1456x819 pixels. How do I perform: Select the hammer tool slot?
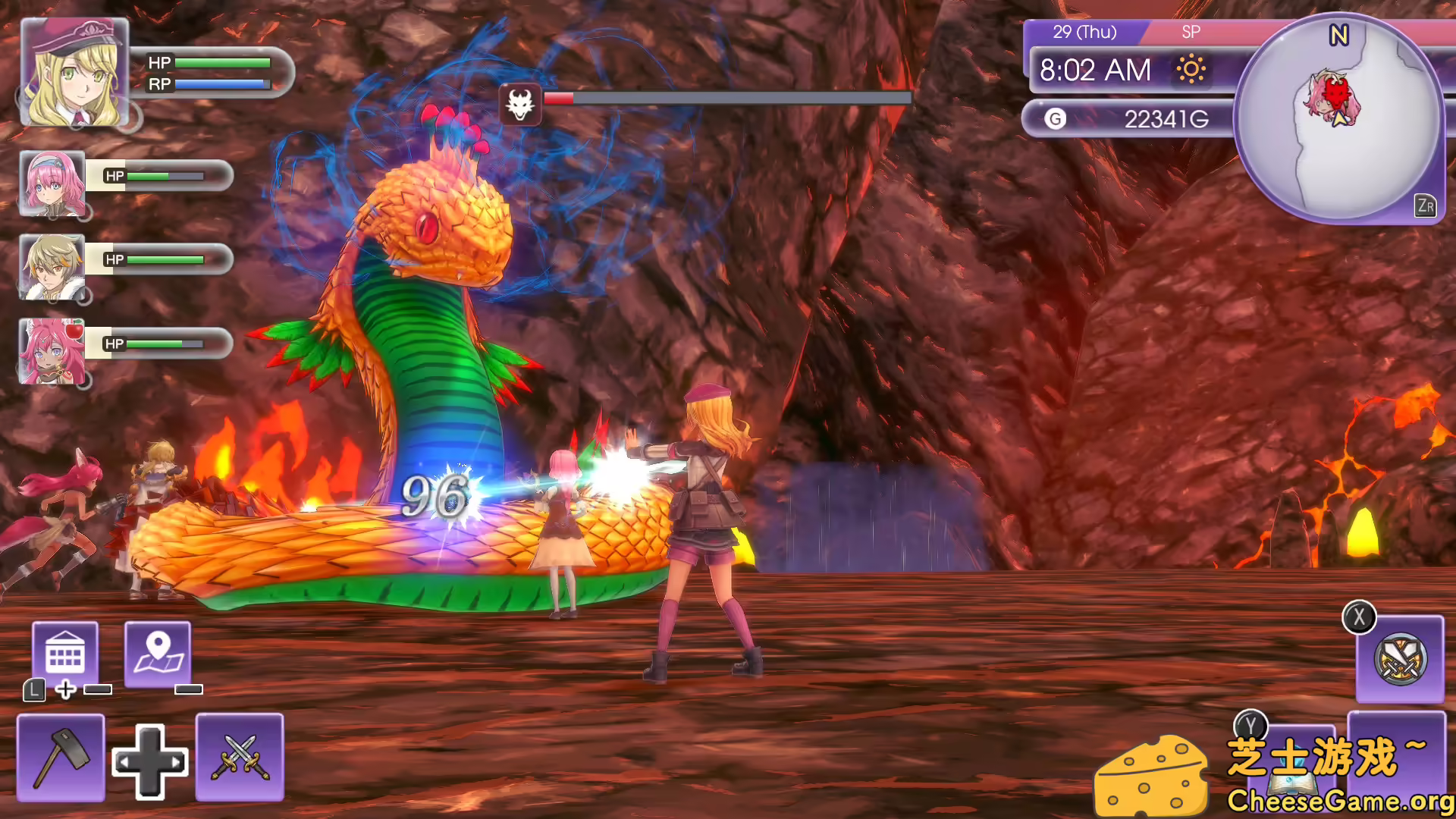coord(61,757)
